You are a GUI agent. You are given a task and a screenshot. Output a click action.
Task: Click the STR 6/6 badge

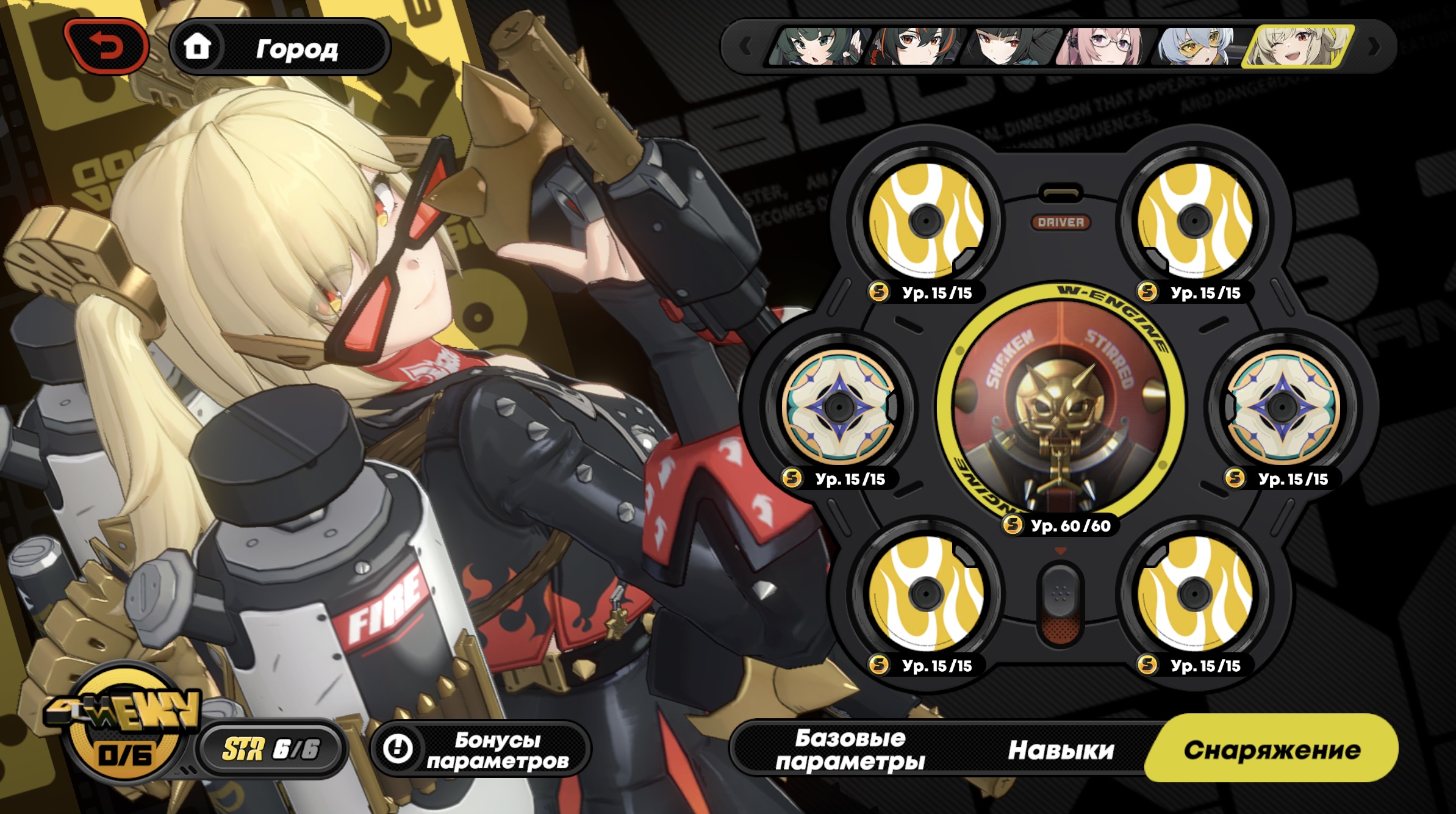tap(271, 749)
